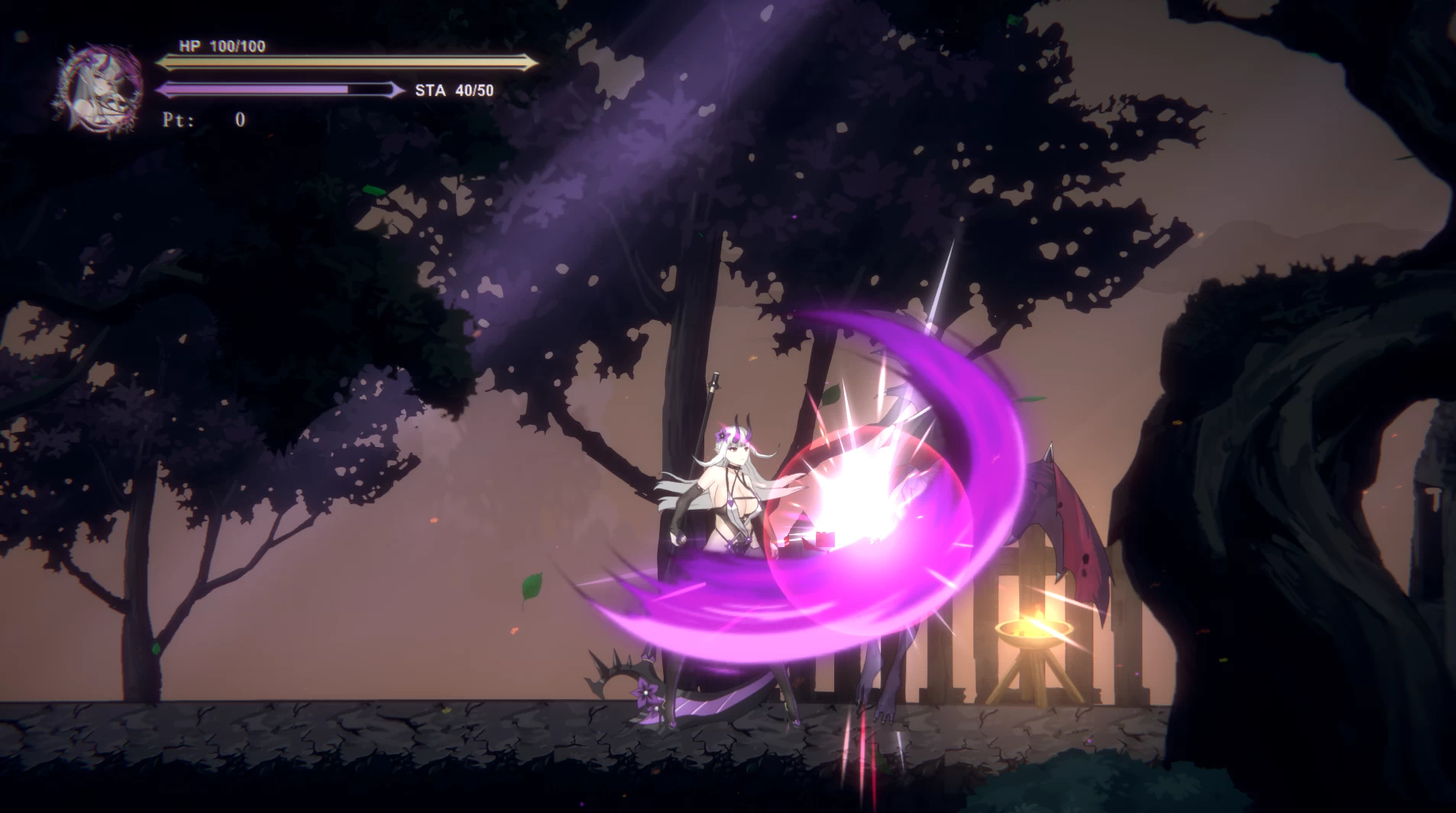Click the Pt: 0 score counter
Image resolution: width=1456 pixels, height=813 pixels.
[203, 119]
